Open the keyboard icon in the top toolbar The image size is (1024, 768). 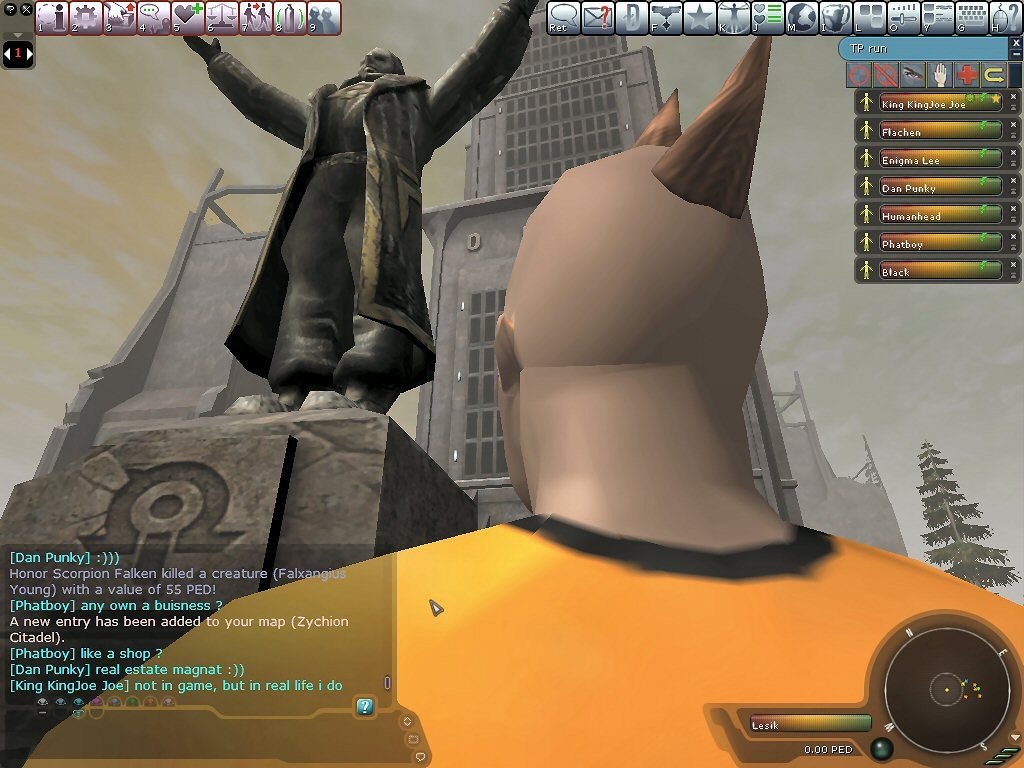click(x=972, y=17)
